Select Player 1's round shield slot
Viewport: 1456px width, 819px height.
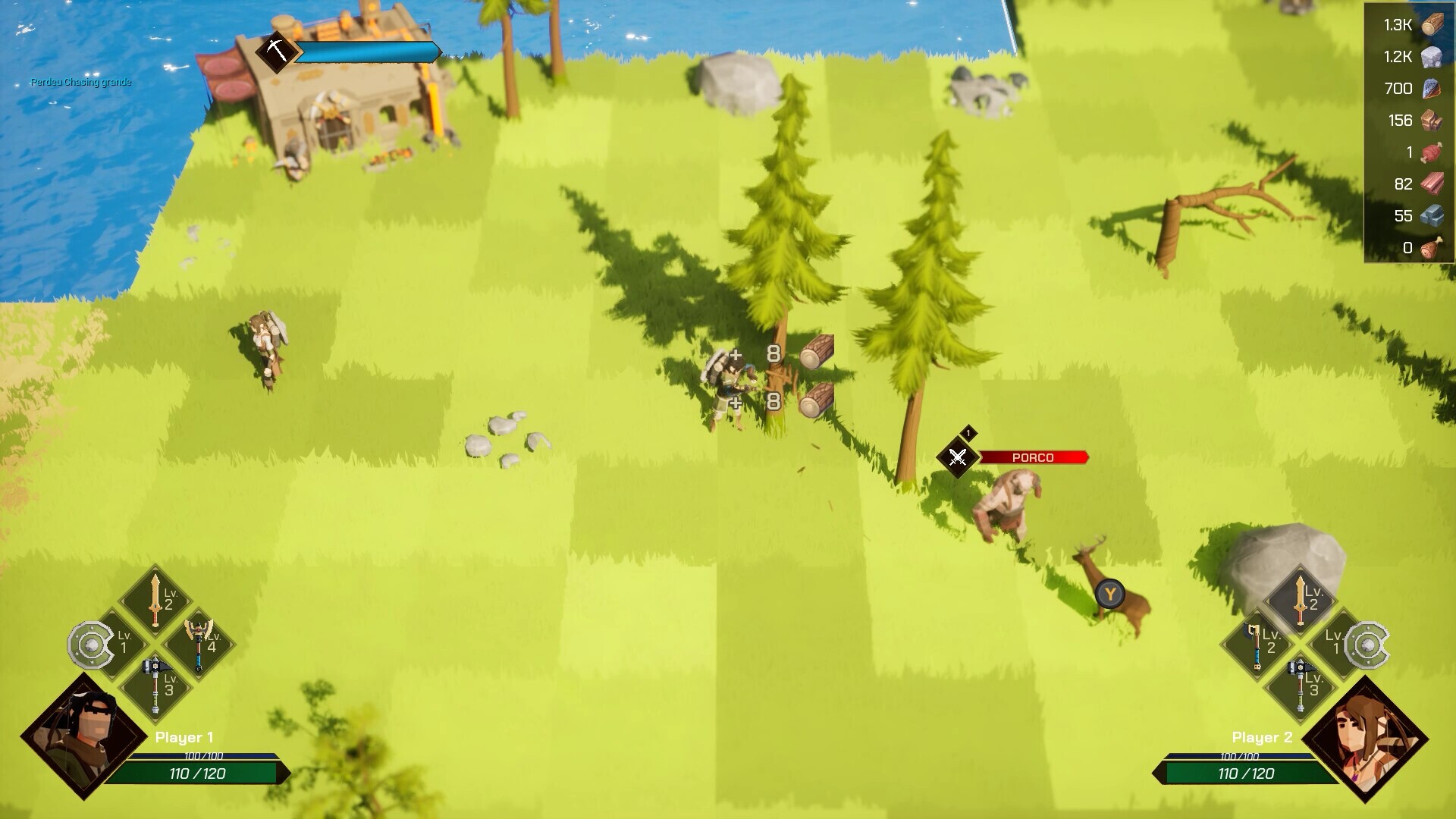click(x=93, y=645)
